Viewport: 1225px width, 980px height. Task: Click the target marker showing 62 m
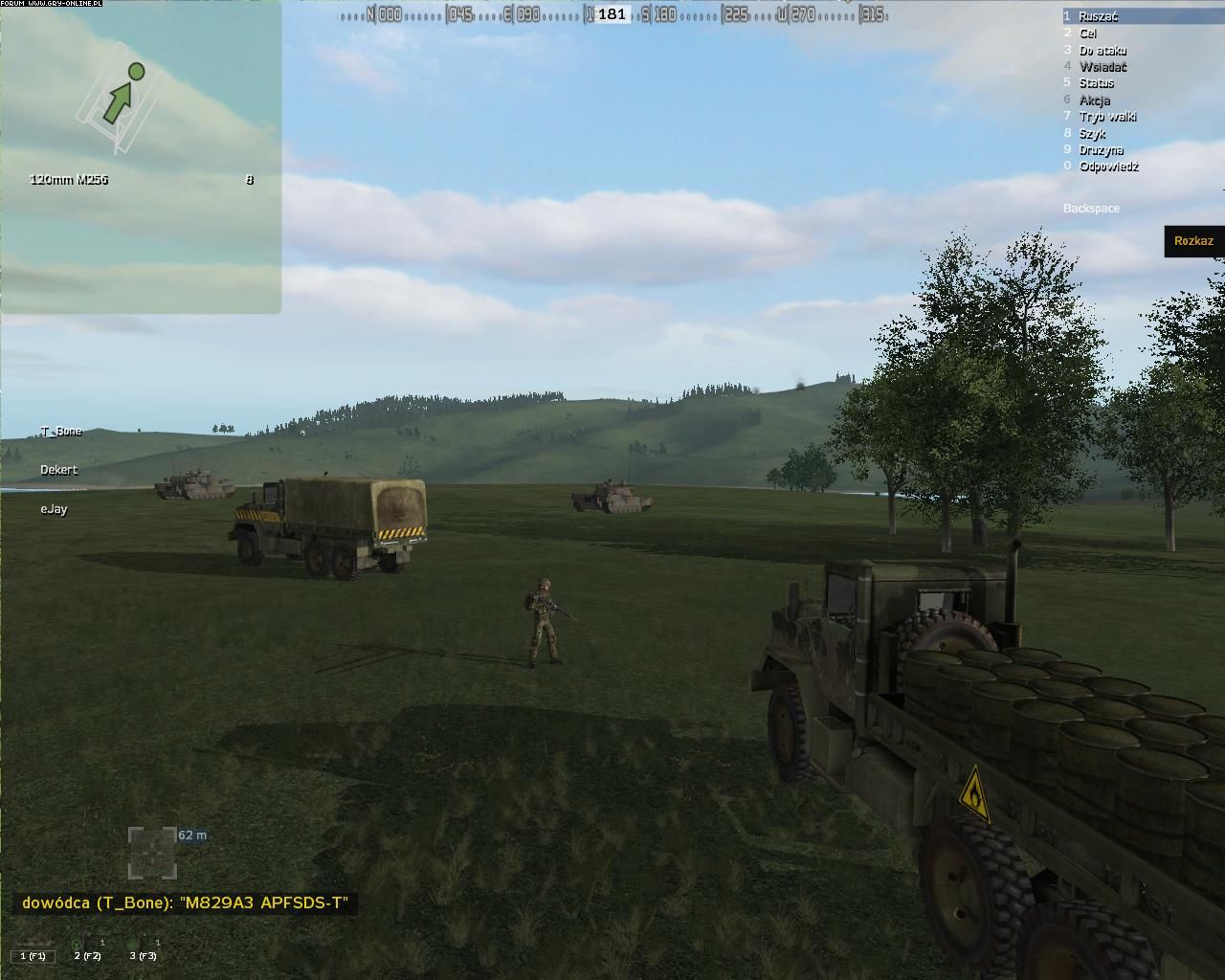[153, 852]
